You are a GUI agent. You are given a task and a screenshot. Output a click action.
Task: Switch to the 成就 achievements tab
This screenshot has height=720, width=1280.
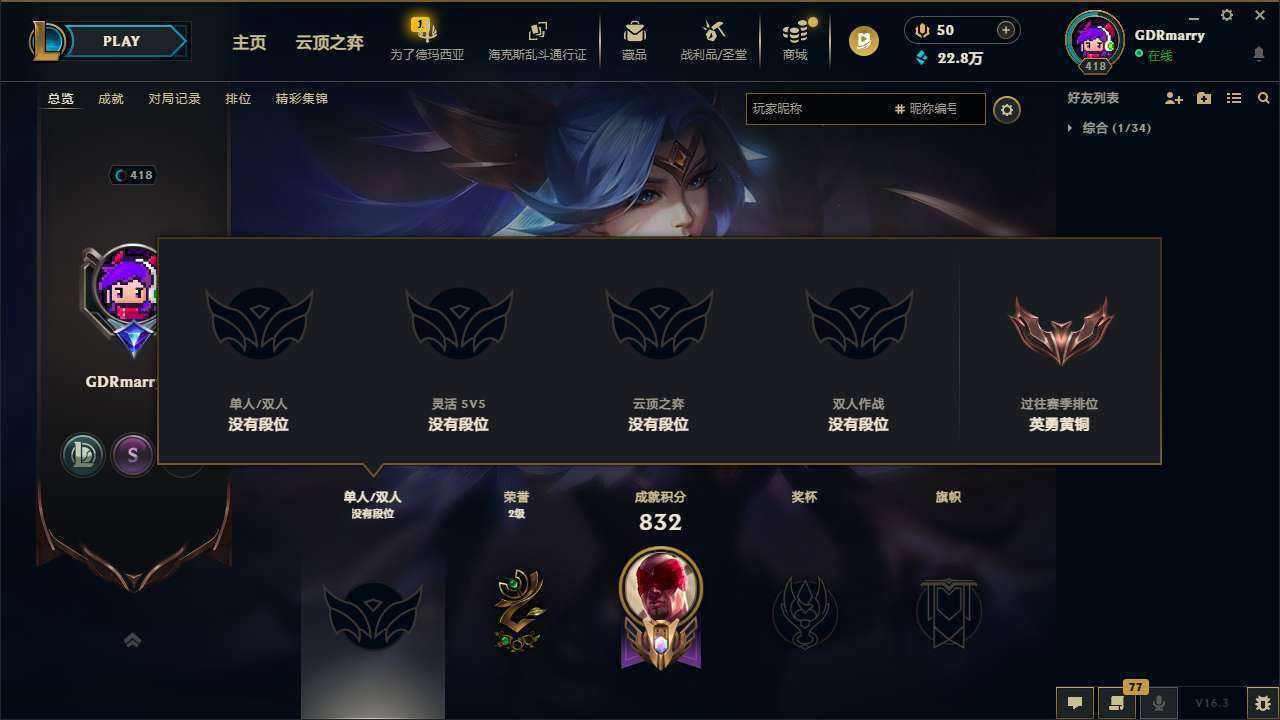tap(110, 98)
